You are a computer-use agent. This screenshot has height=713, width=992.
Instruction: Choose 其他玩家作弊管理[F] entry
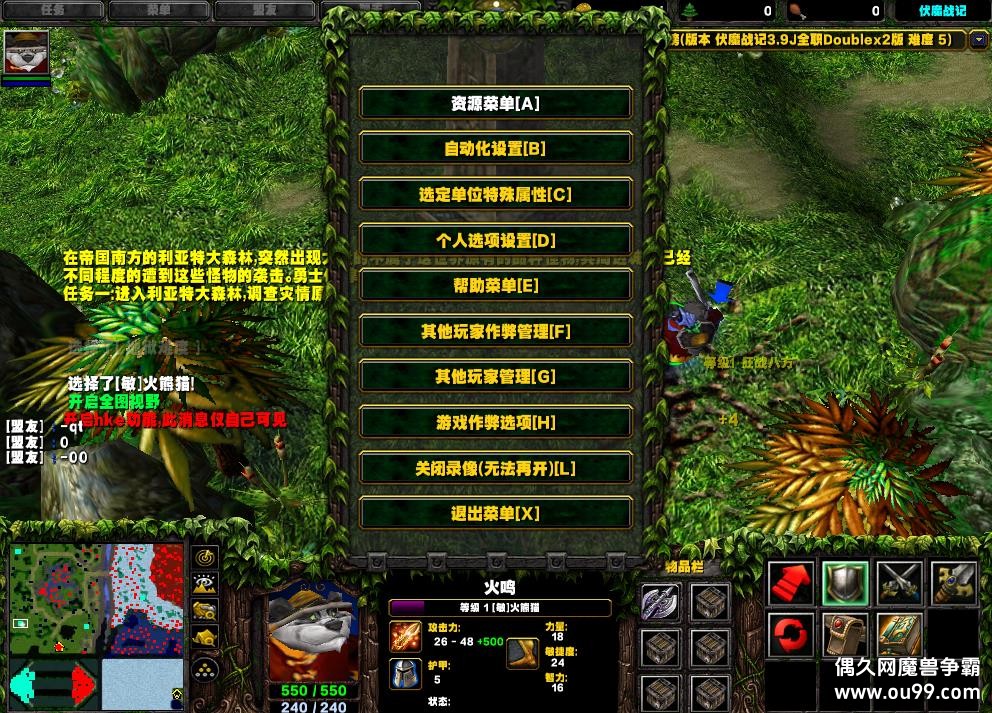[495, 331]
